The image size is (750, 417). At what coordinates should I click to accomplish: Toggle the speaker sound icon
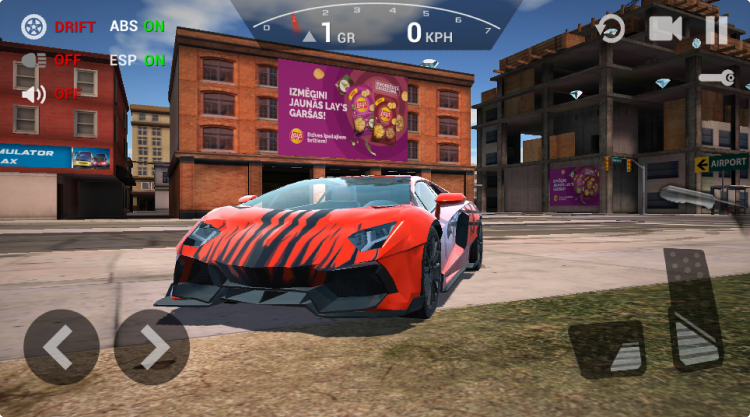point(34,94)
